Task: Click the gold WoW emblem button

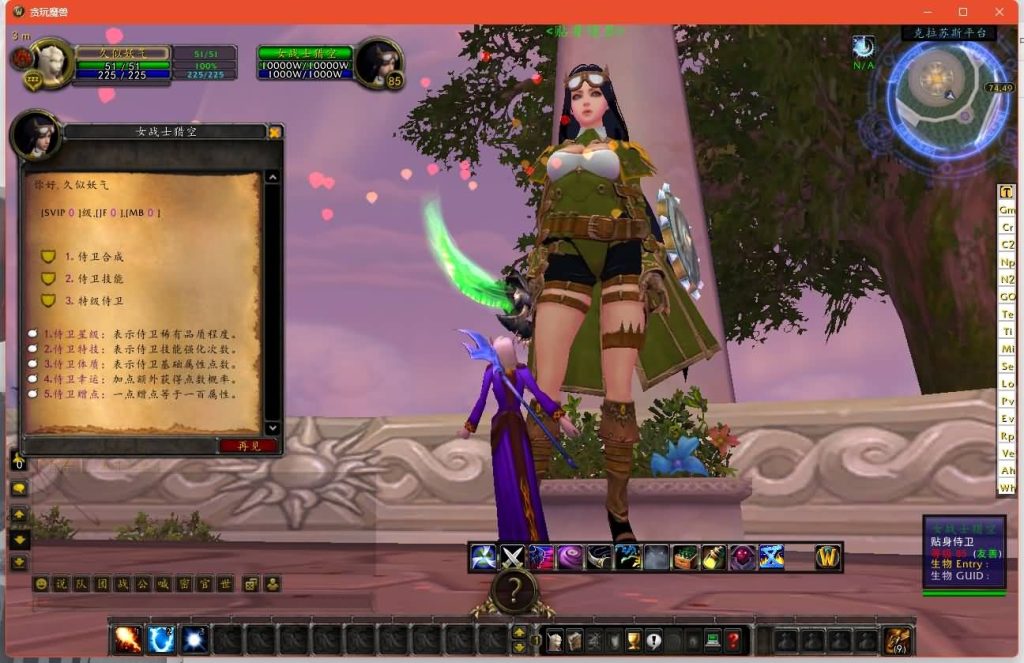Action: tap(827, 557)
